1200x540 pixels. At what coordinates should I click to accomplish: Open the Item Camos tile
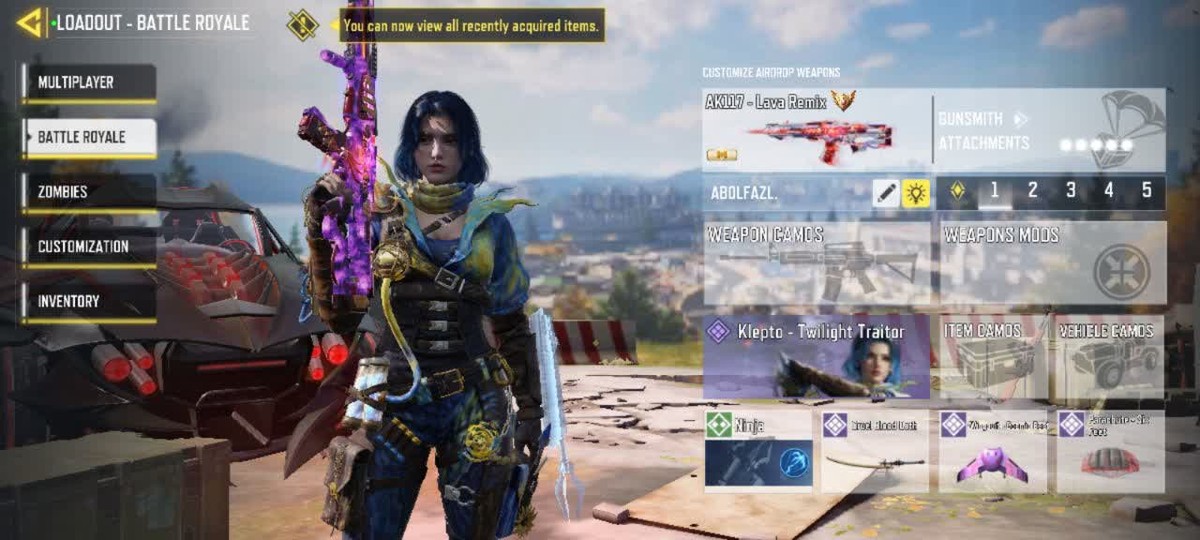point(993,357)
